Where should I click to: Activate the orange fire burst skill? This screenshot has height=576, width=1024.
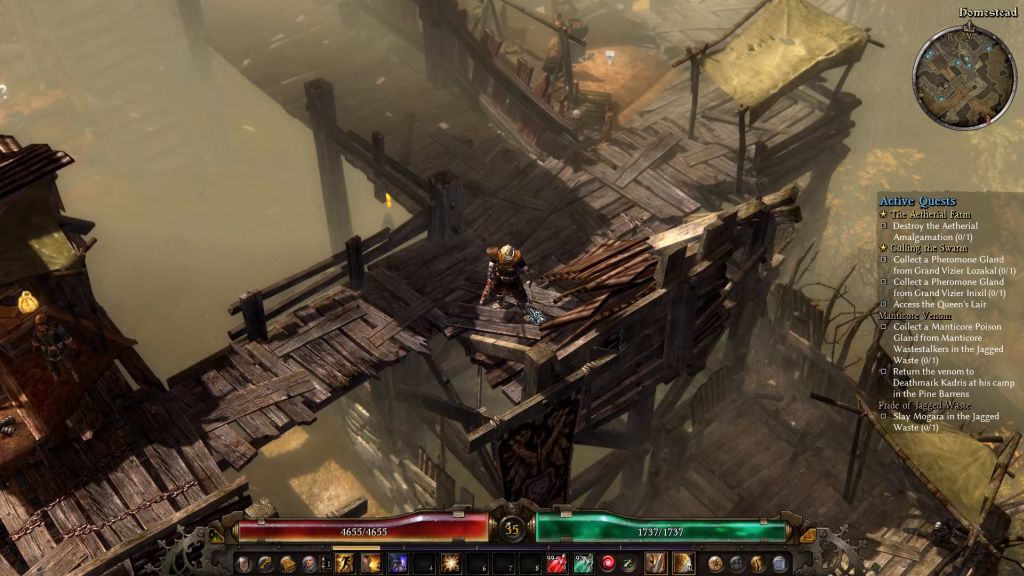371,563
